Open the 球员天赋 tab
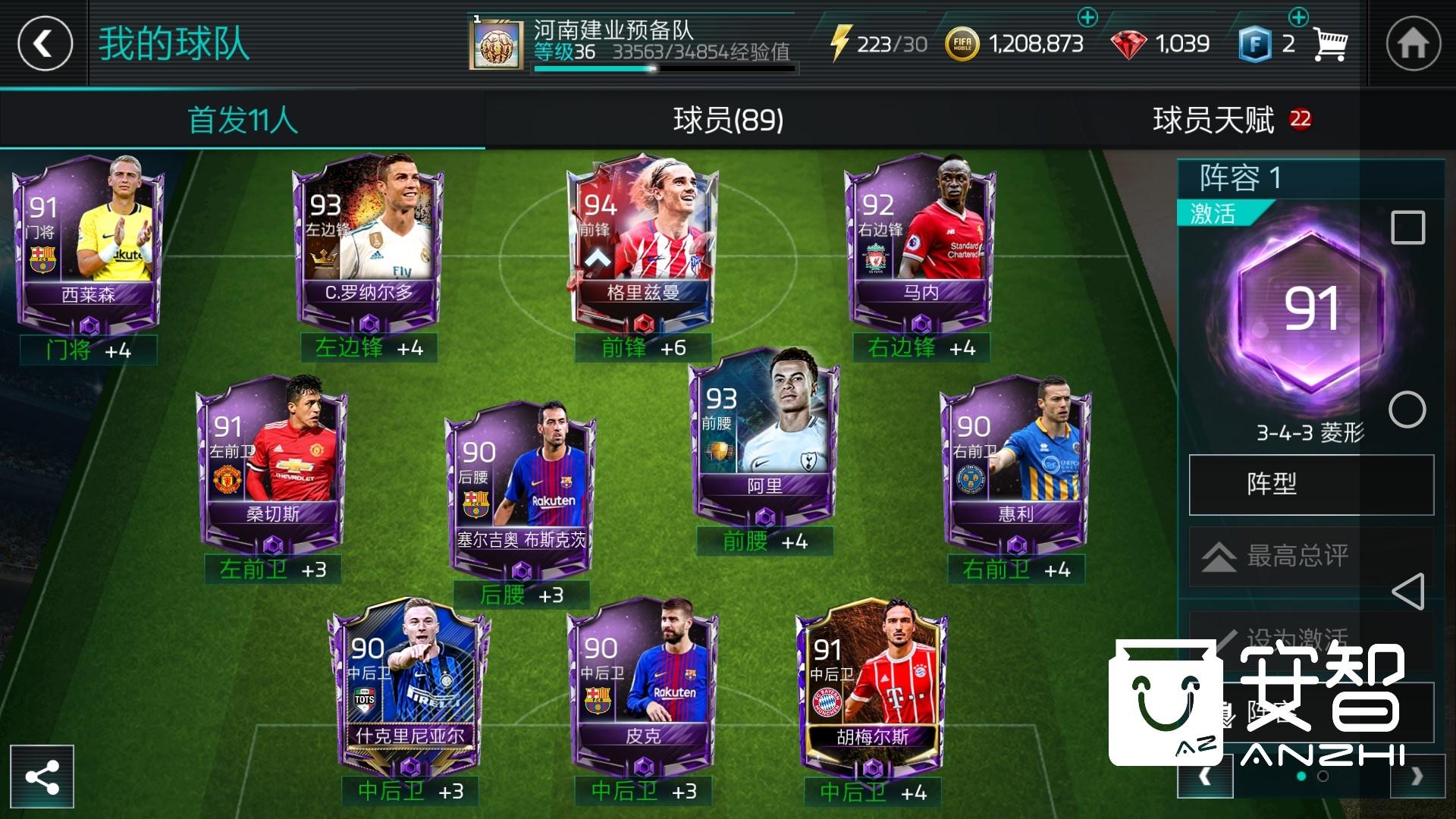 [x=1213, y=120]
